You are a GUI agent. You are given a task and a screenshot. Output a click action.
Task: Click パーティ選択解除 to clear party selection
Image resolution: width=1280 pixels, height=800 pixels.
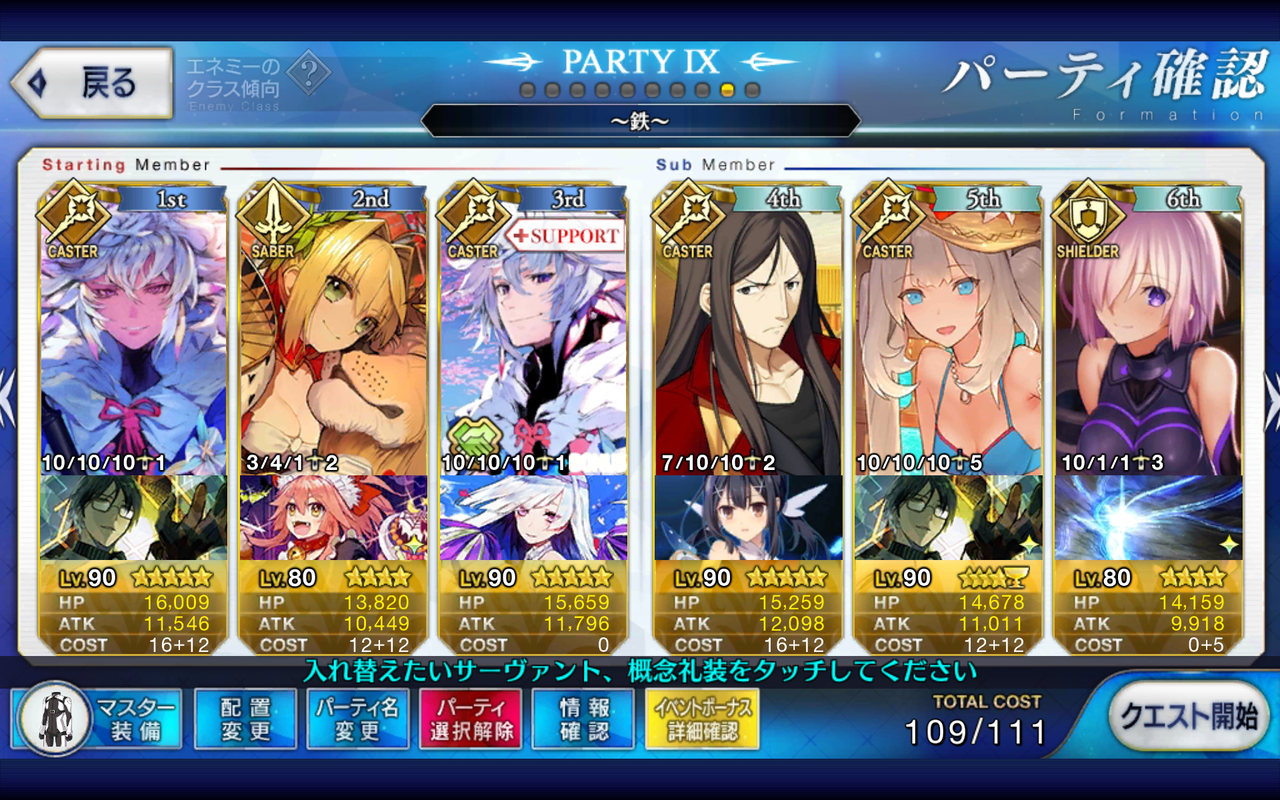(x=471, y=719)
